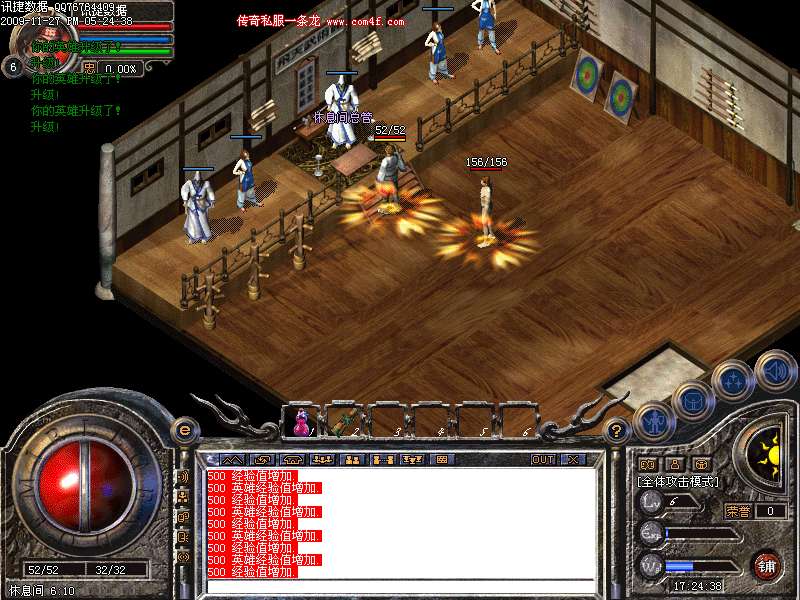Click the OUT button above the chat
This screenshot has width=800, height=600.
(542, 460)
